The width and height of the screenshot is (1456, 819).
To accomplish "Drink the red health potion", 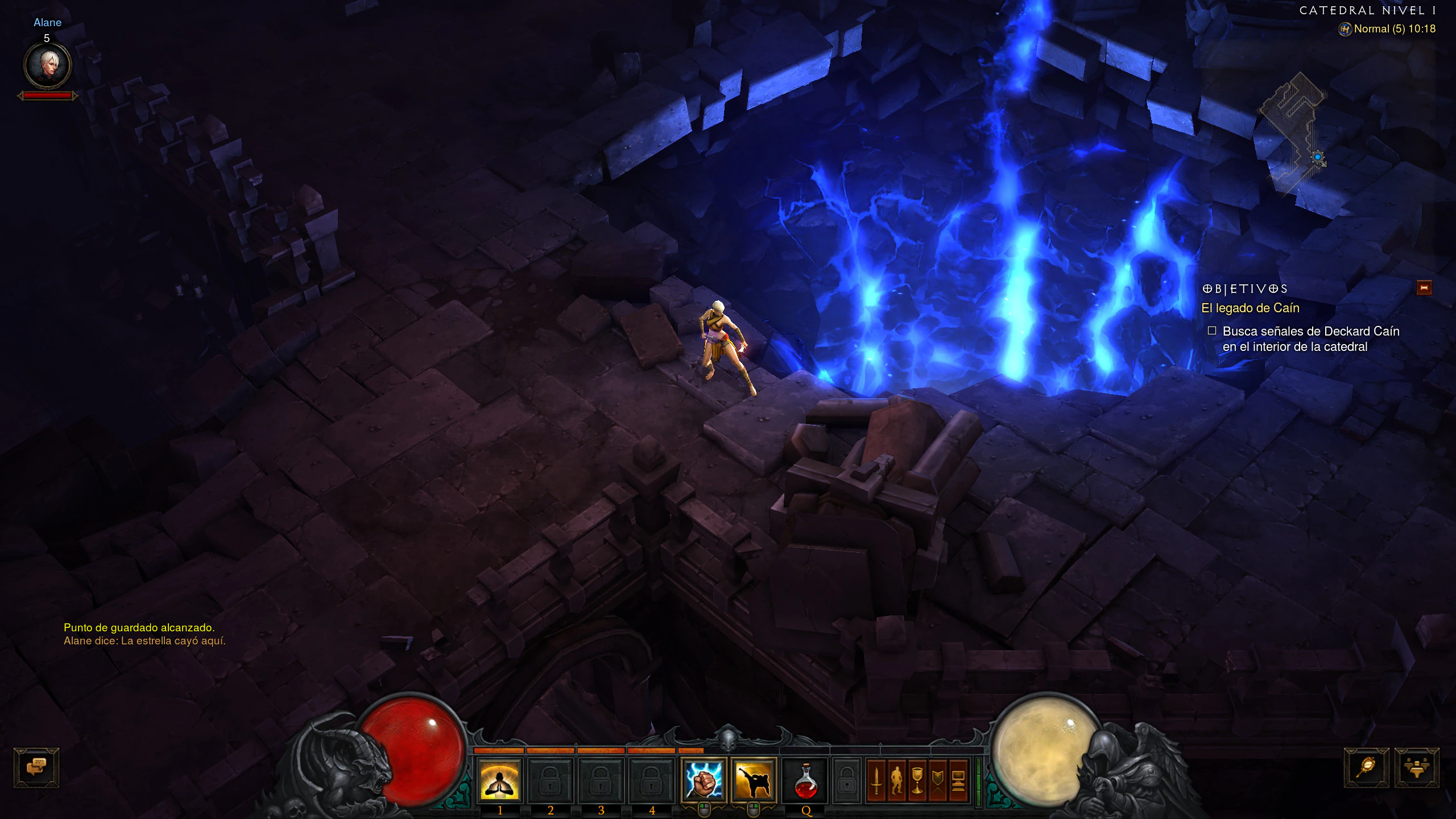I will coord(805,781).
